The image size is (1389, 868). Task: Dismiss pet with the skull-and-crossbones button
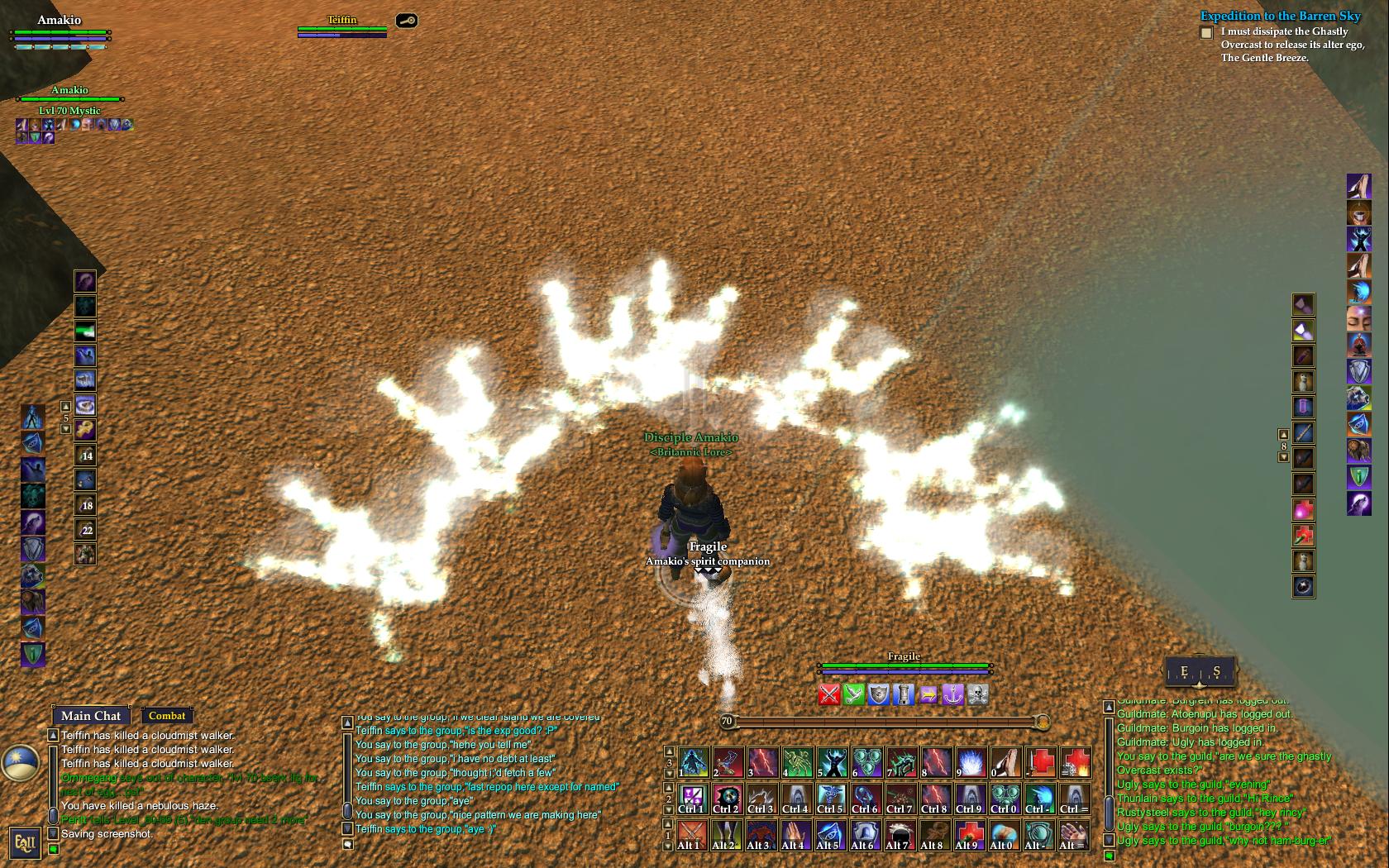tap(978, 694)
